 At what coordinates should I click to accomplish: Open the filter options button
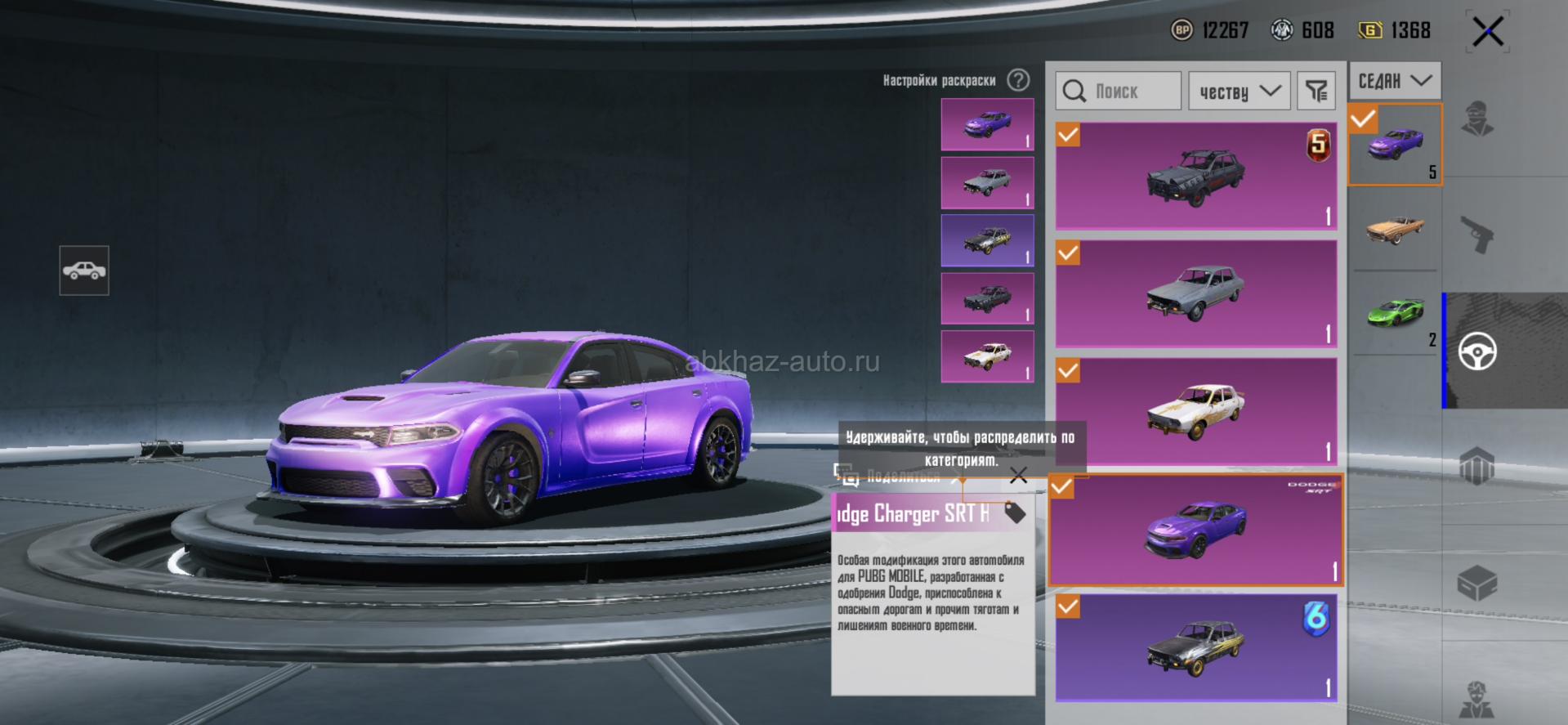pyautogui.click(x=1316, y=91)
